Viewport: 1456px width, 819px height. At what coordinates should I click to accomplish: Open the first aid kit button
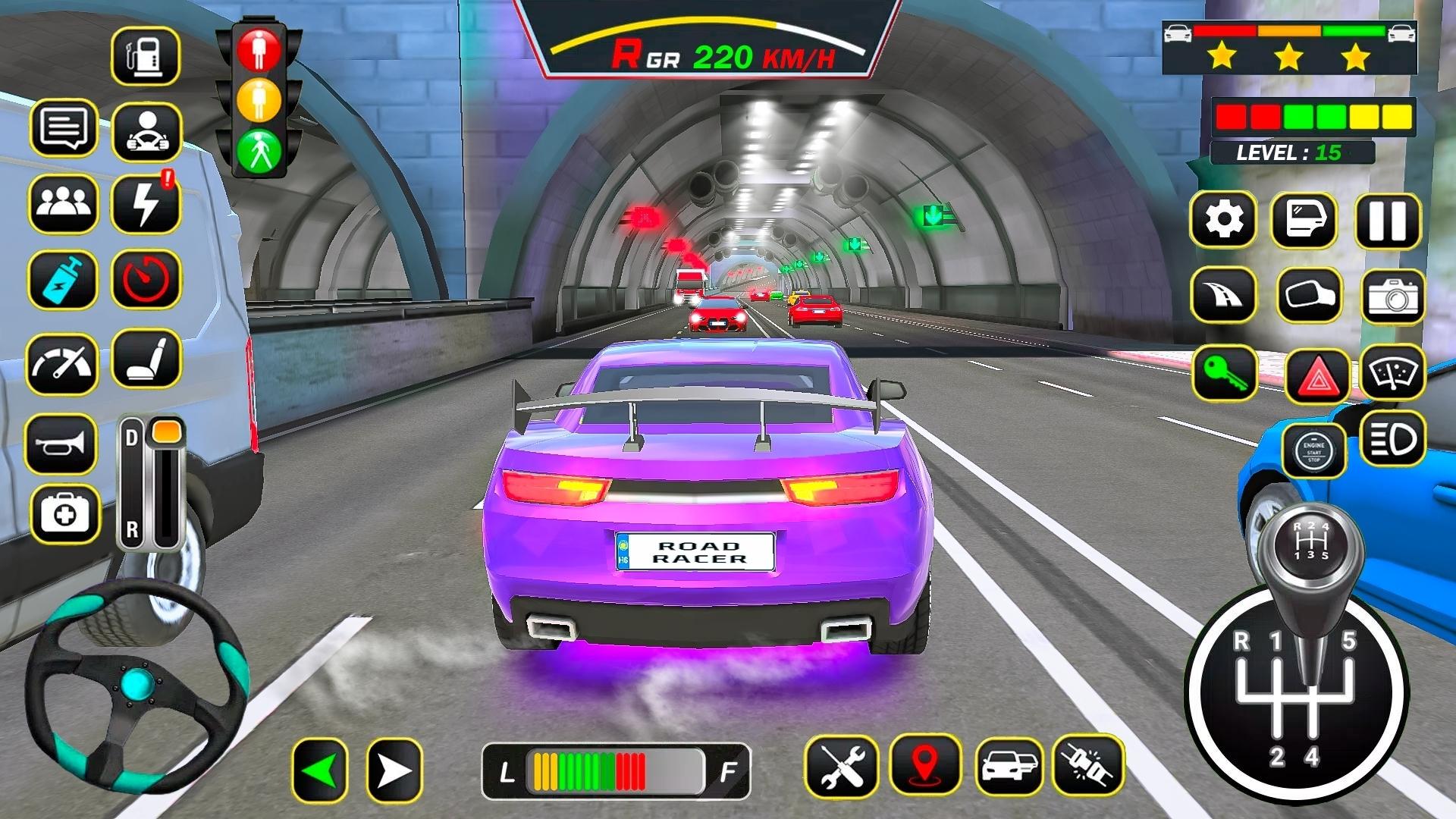65,515
